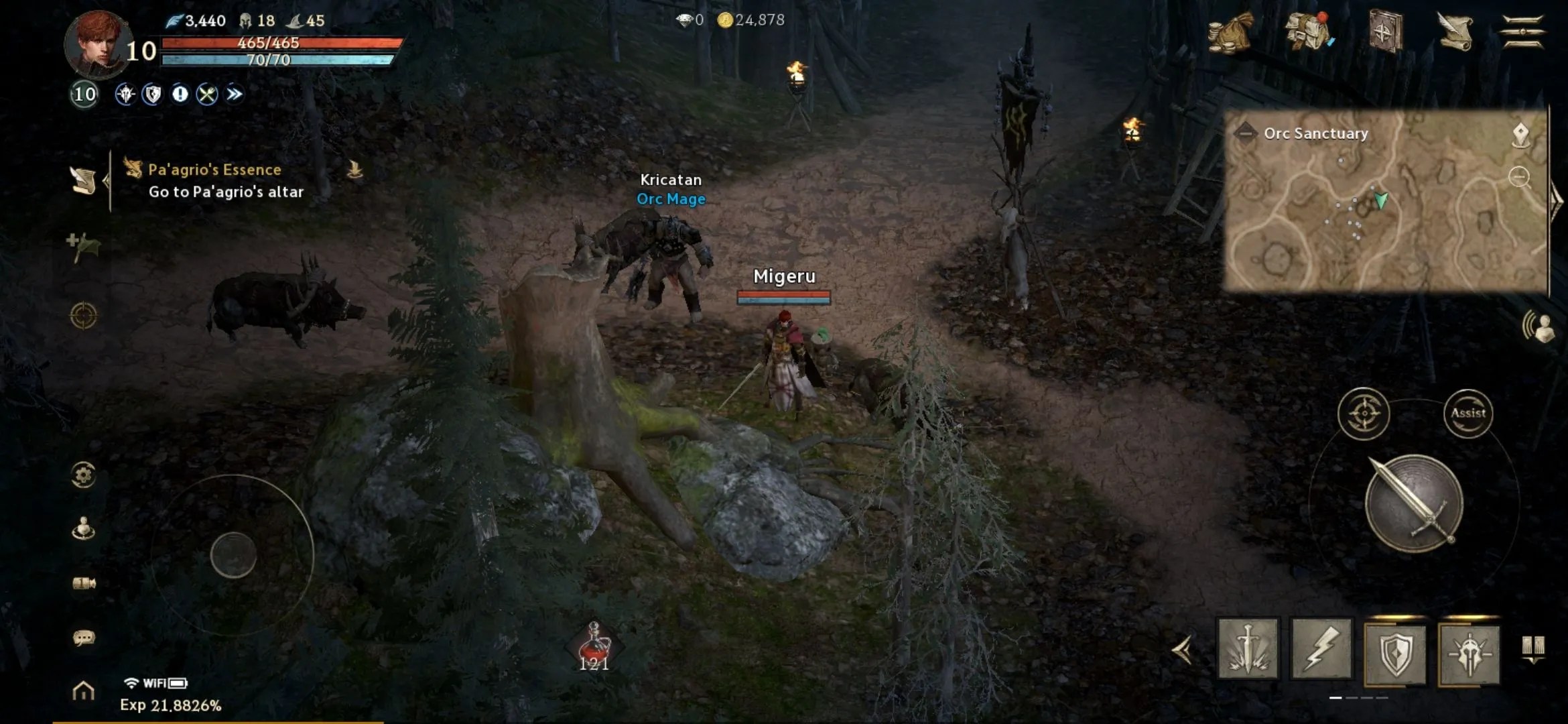Open the scroll and quill icon
This screenshot has height=724, width=1568.
[1454, 32]
